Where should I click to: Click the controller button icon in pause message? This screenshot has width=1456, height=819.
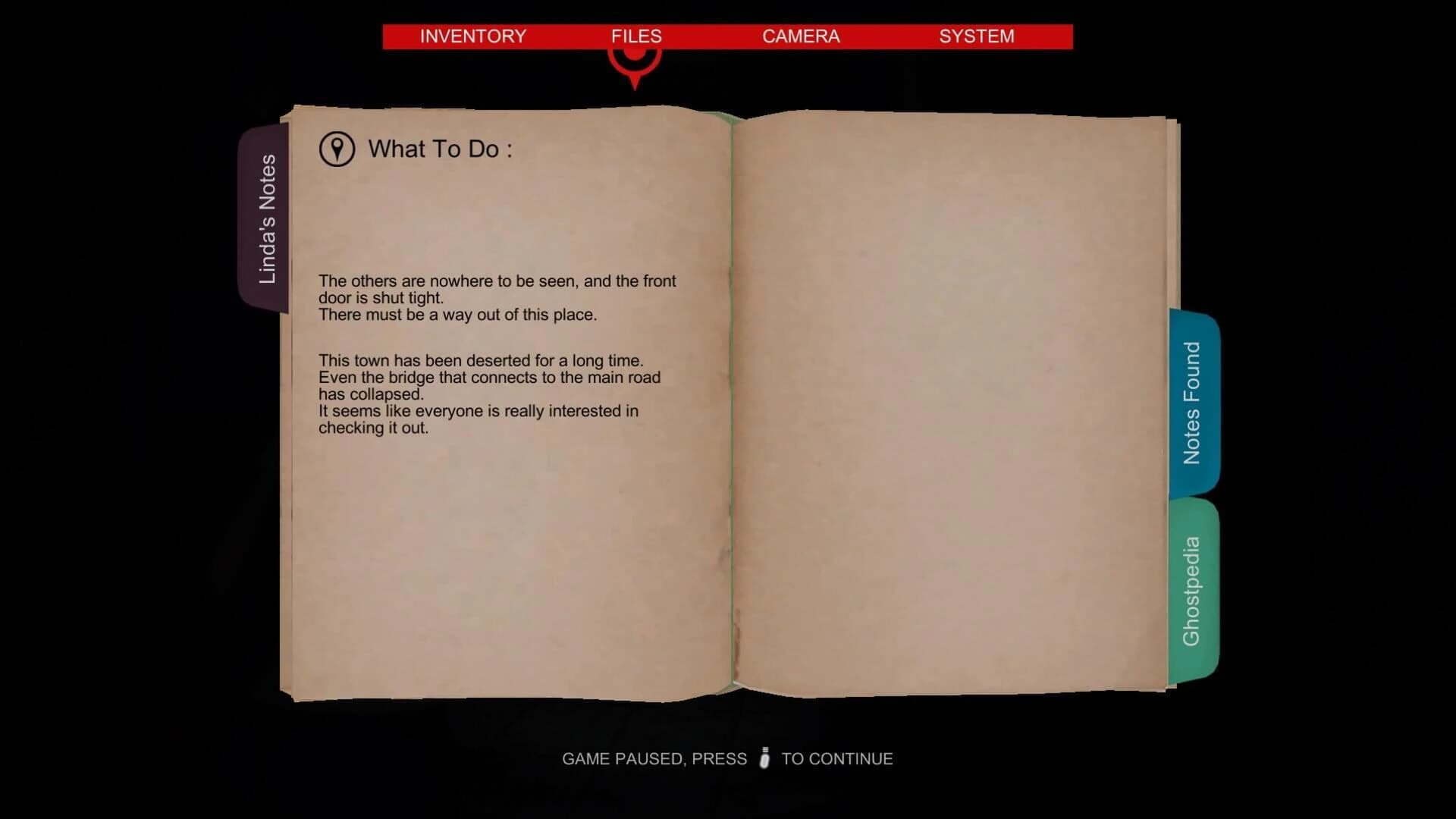(x=764, y=758)
